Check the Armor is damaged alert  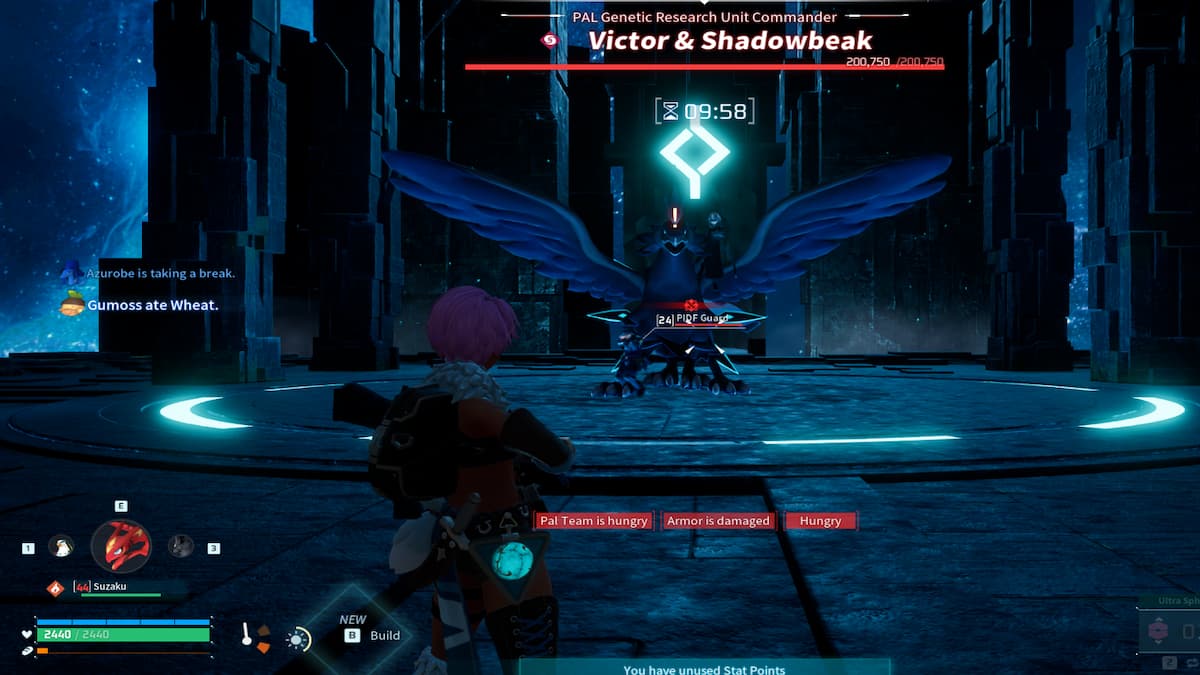(x=718, y=521)
